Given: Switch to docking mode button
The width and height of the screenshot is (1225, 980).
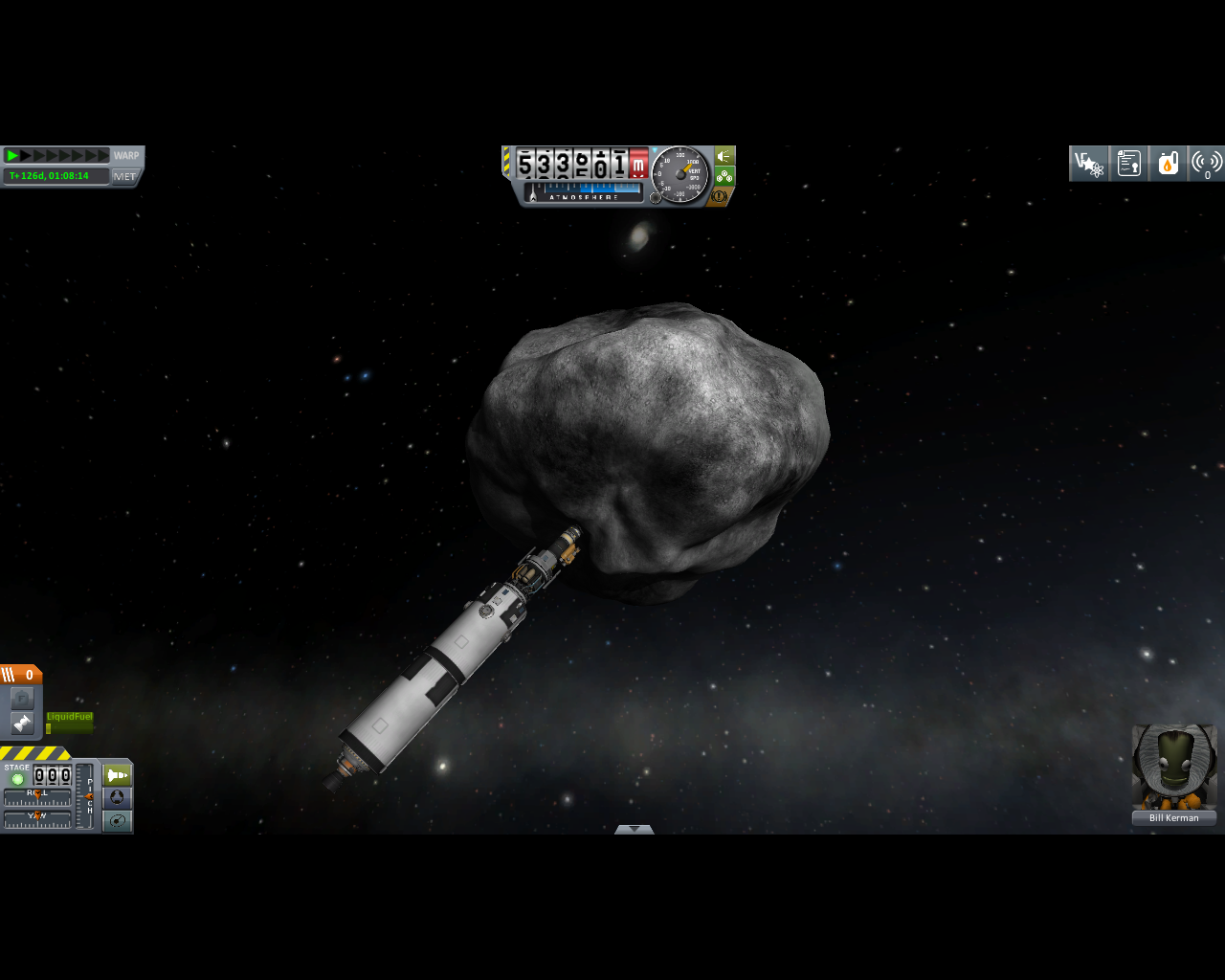Looking at the screenshot, I should point(117,798).
